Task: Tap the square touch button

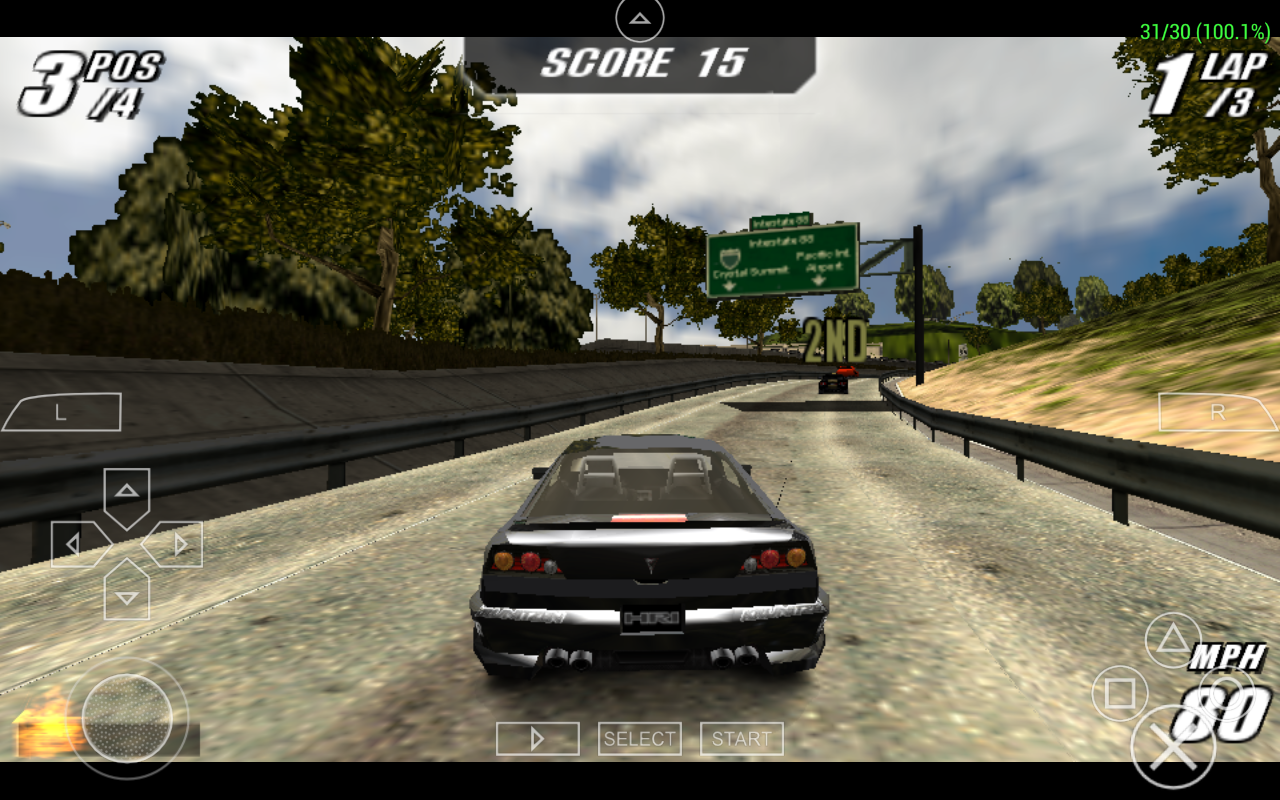Action: point(1119,693)
